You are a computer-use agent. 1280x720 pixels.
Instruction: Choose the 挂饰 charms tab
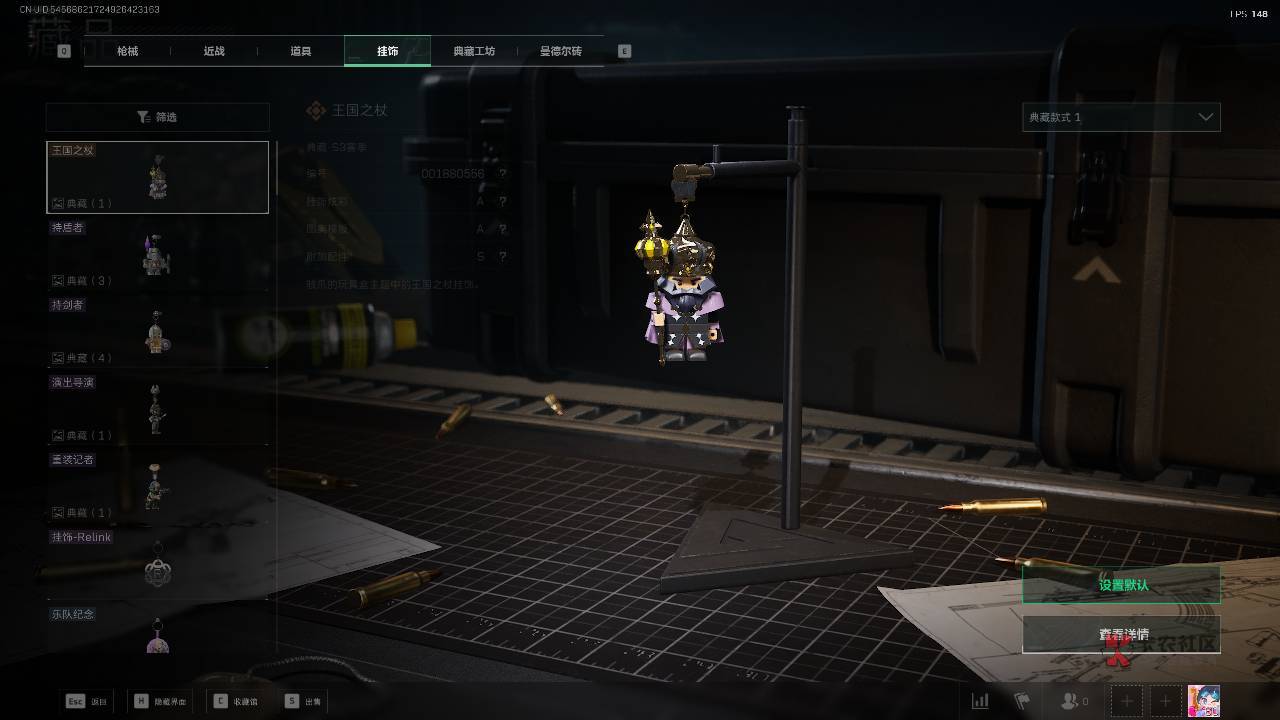point(387,51)
